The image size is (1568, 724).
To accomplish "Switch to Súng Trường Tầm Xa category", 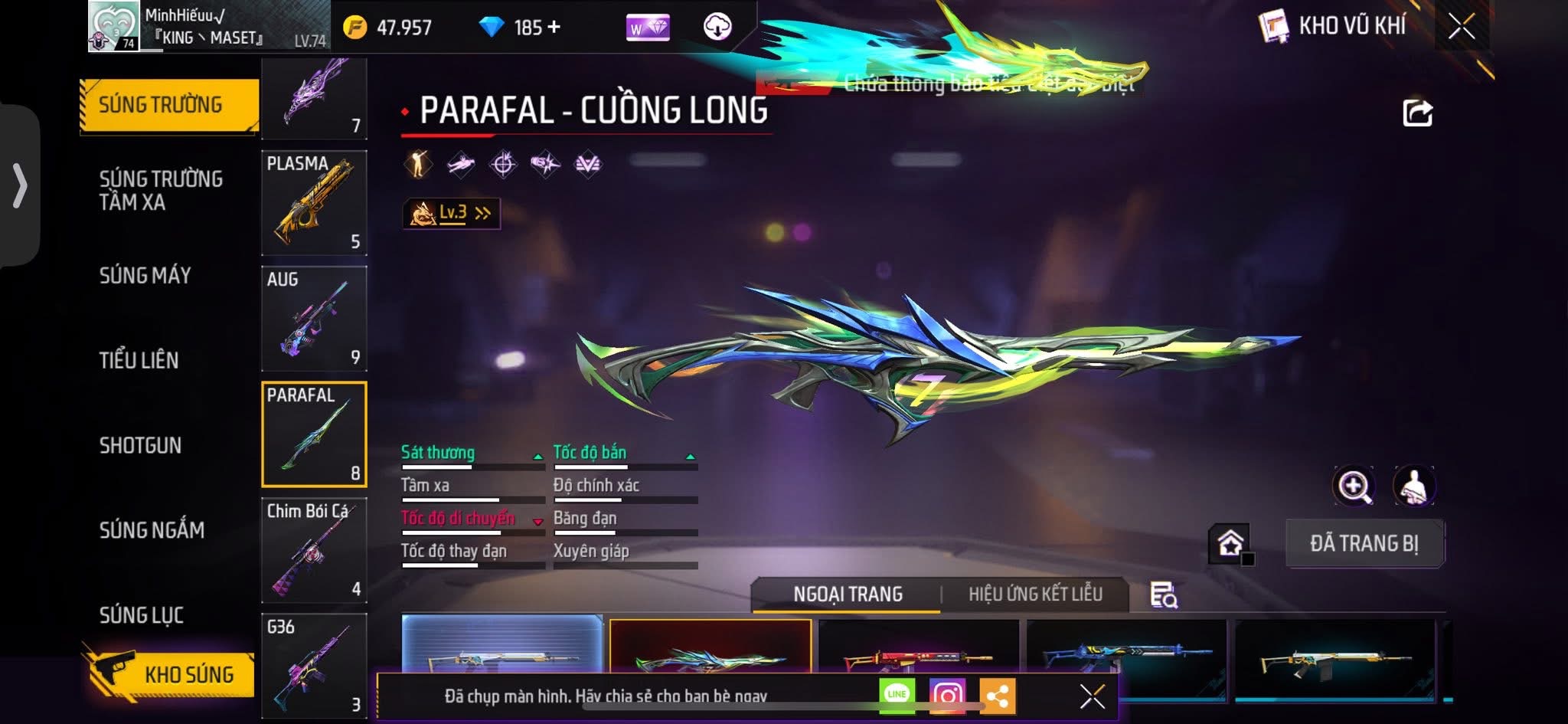I will tap(161, 190).
